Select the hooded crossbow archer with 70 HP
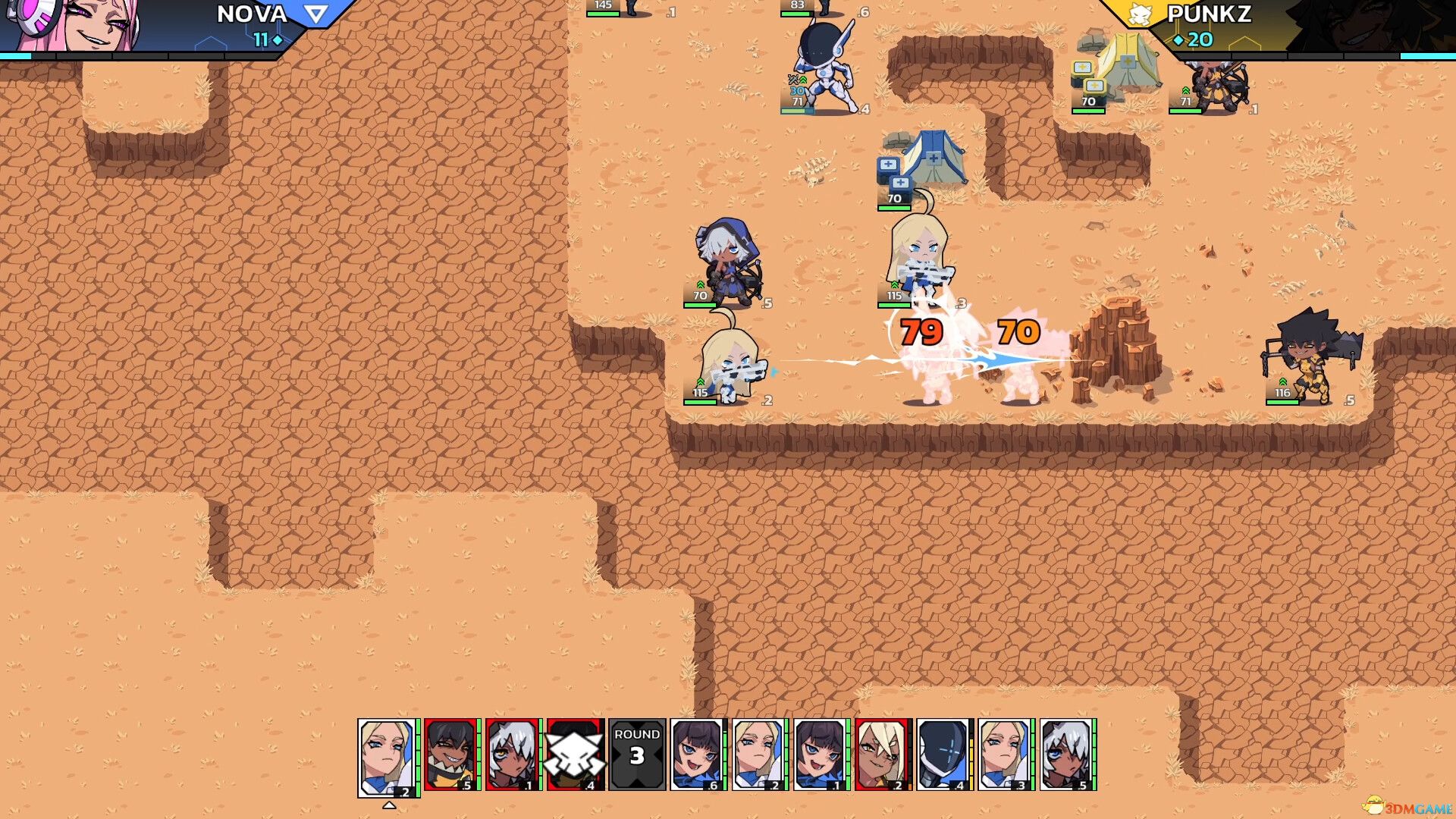This screenshot has height=819, width=1456. coord(724,262)
